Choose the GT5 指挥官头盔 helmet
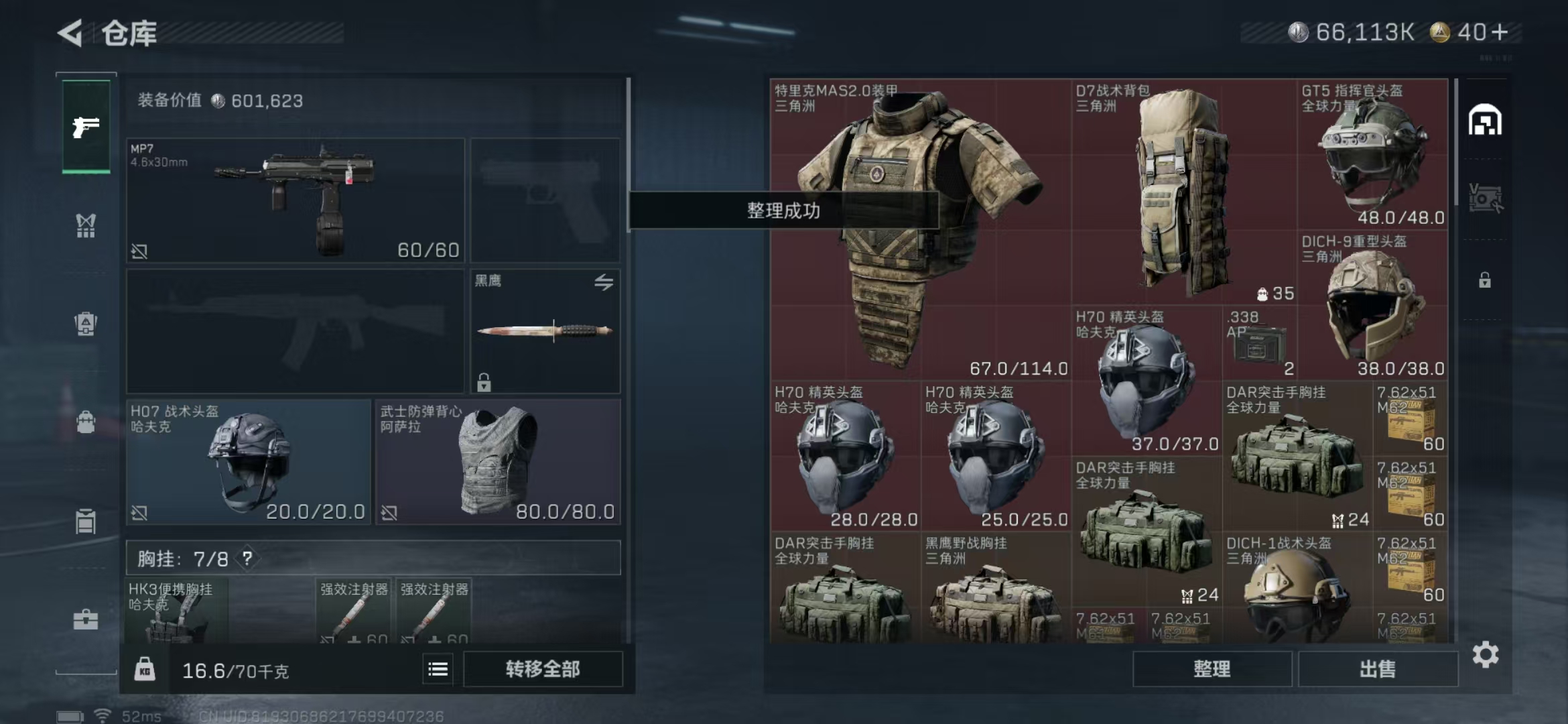 coord(1372,154)
